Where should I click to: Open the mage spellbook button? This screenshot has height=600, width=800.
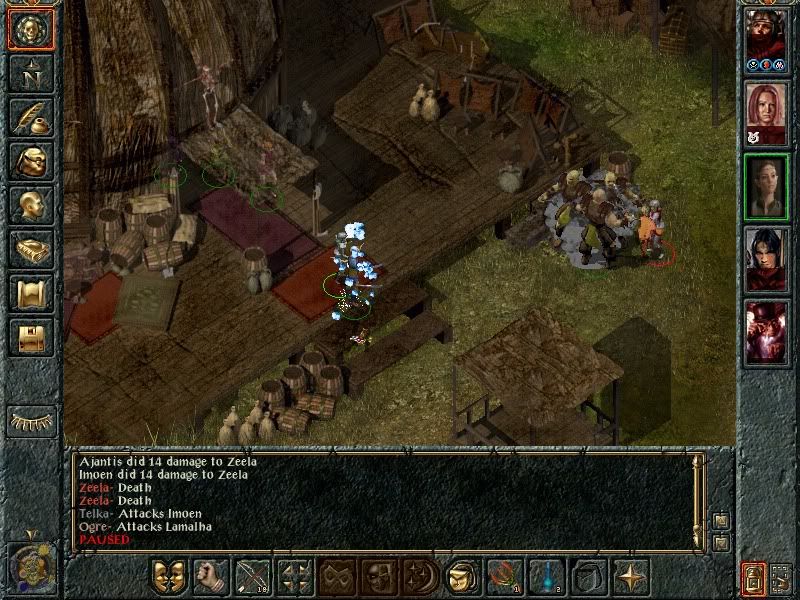point(30,248)
